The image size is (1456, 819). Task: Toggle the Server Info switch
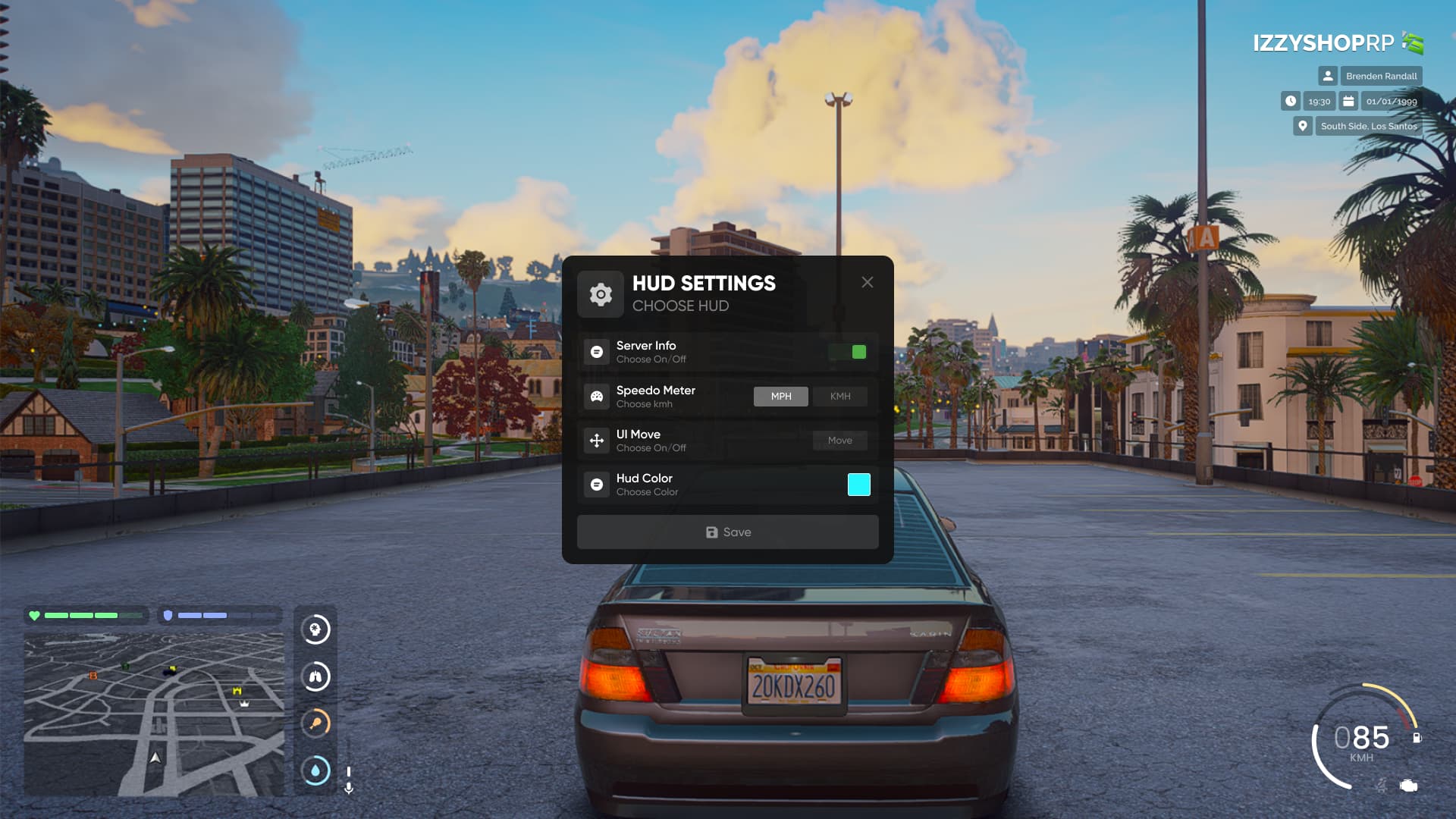[x=849, y=352]
